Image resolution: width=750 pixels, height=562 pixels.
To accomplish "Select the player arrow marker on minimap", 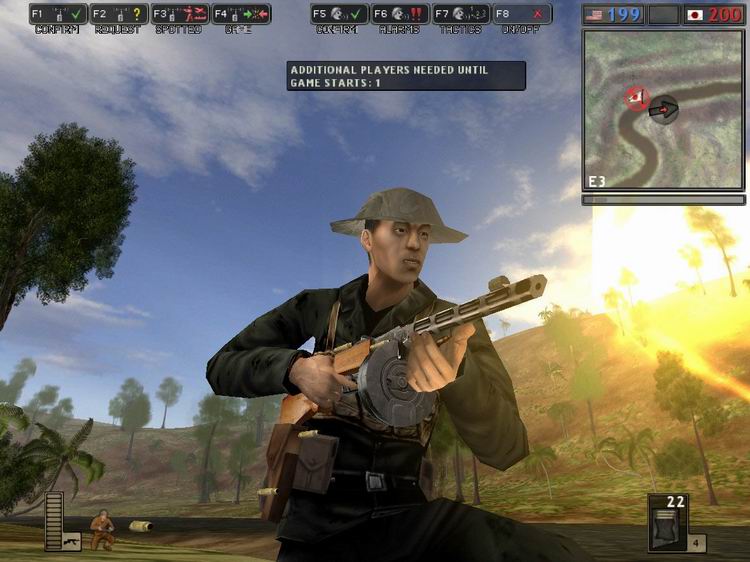I will tap(662, 109).
